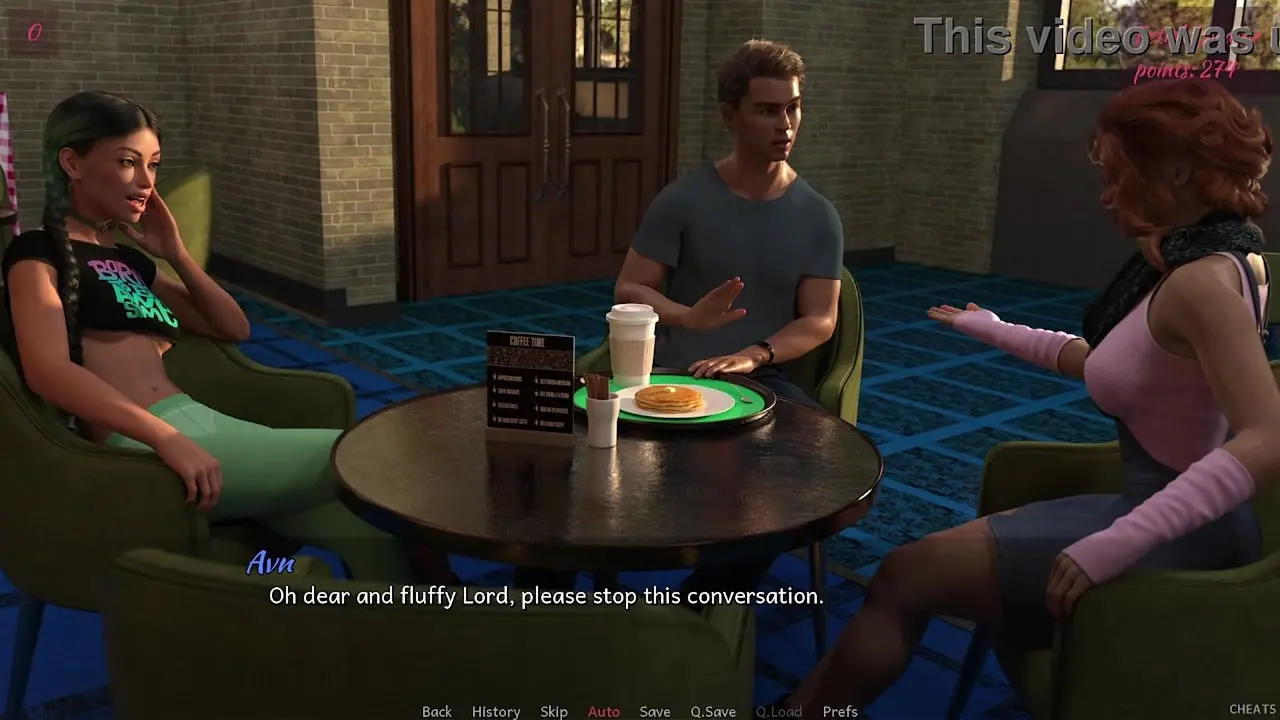Screen dimensions: 1280x720
Task: Activate Skip in the quick menu
Action: coord(554,711)
